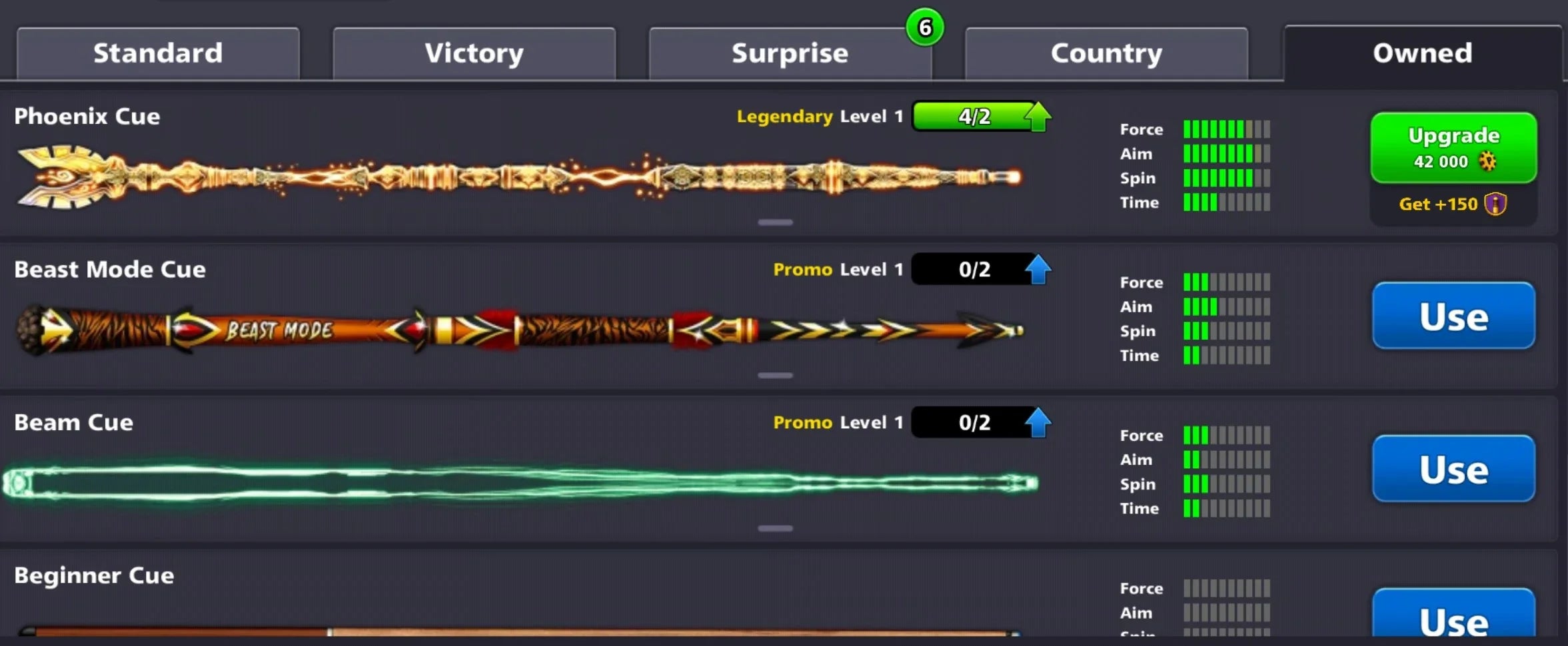Switch to the Victory tab
1568x646 pixels.
point(474,52)
